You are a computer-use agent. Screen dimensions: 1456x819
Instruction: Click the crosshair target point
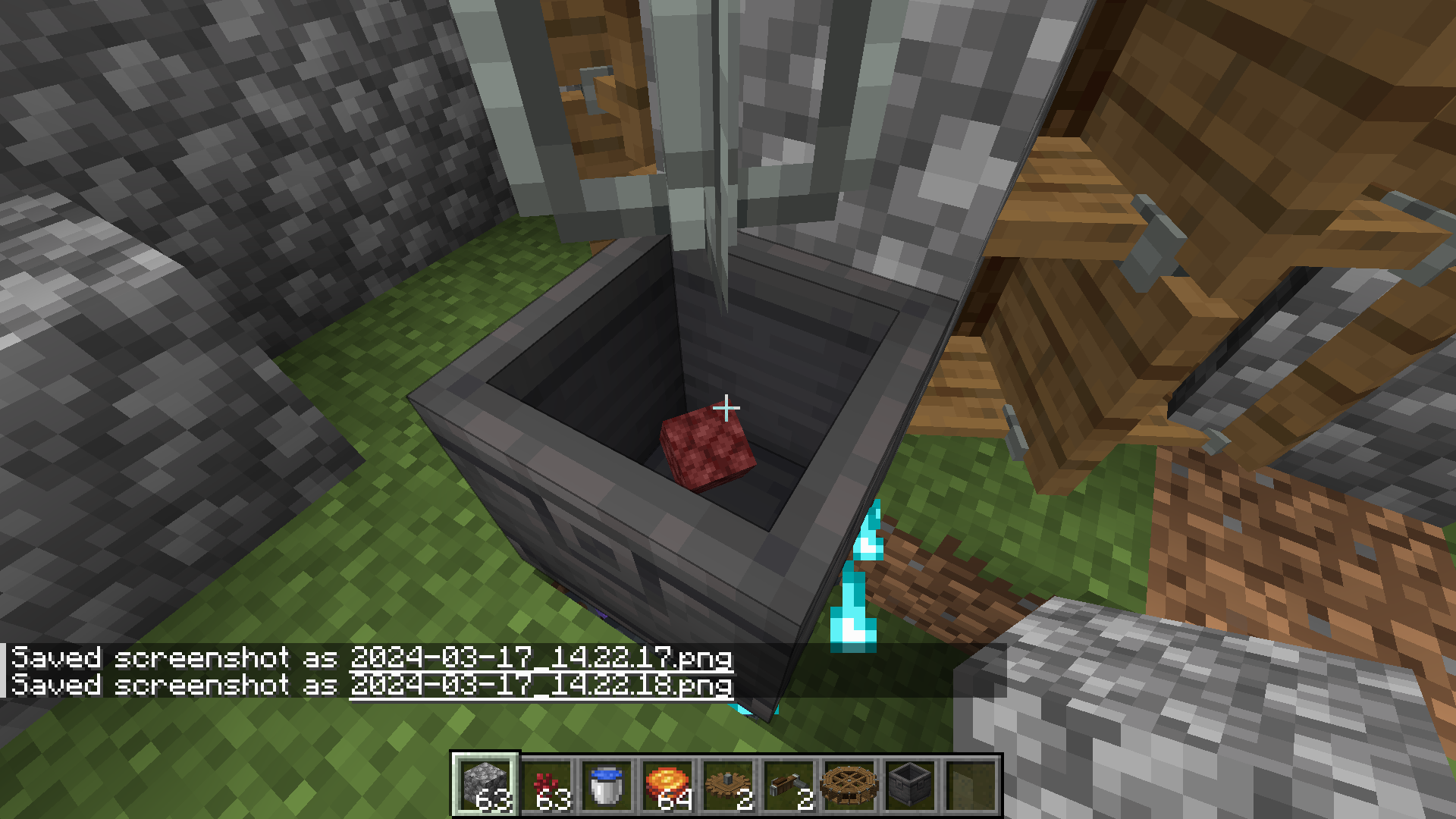coord(728,408)
